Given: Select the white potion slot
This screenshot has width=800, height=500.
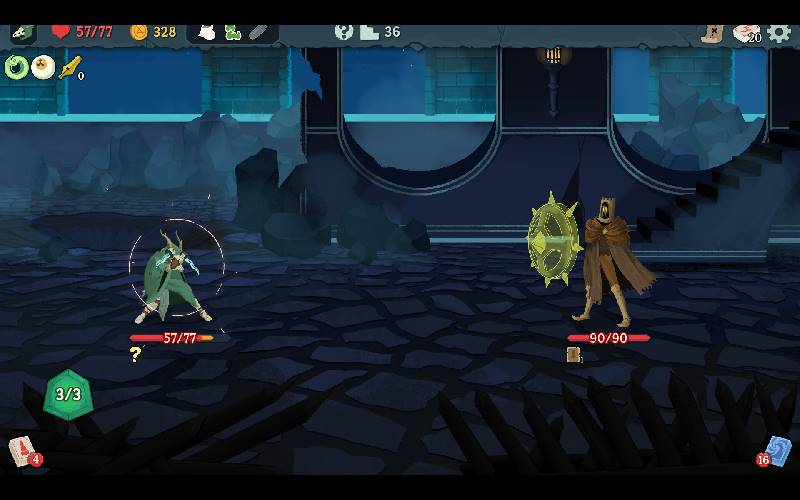Looking at the screenshot, I should click(207, 32).
